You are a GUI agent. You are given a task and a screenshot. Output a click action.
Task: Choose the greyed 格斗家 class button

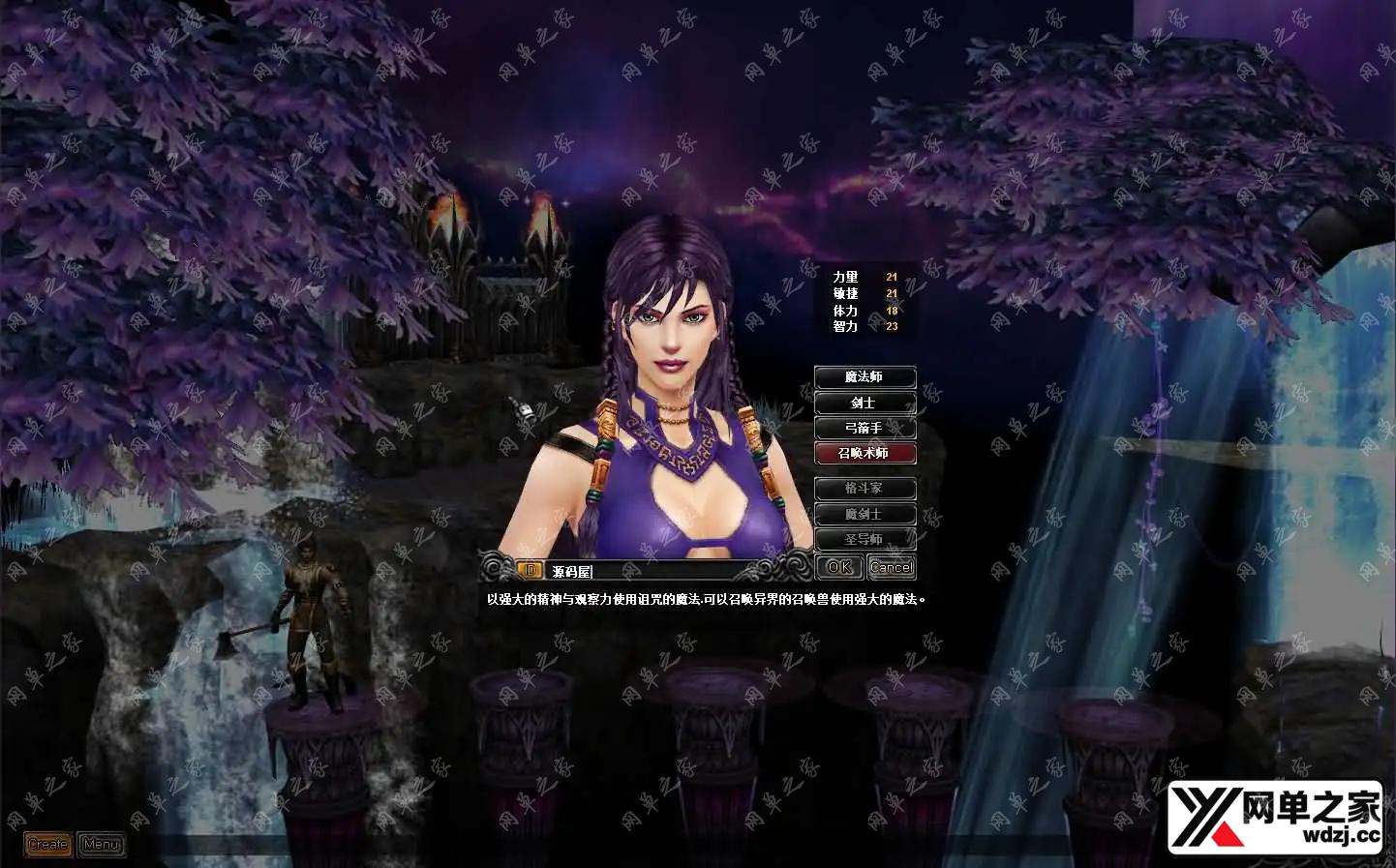click(865, 489)
